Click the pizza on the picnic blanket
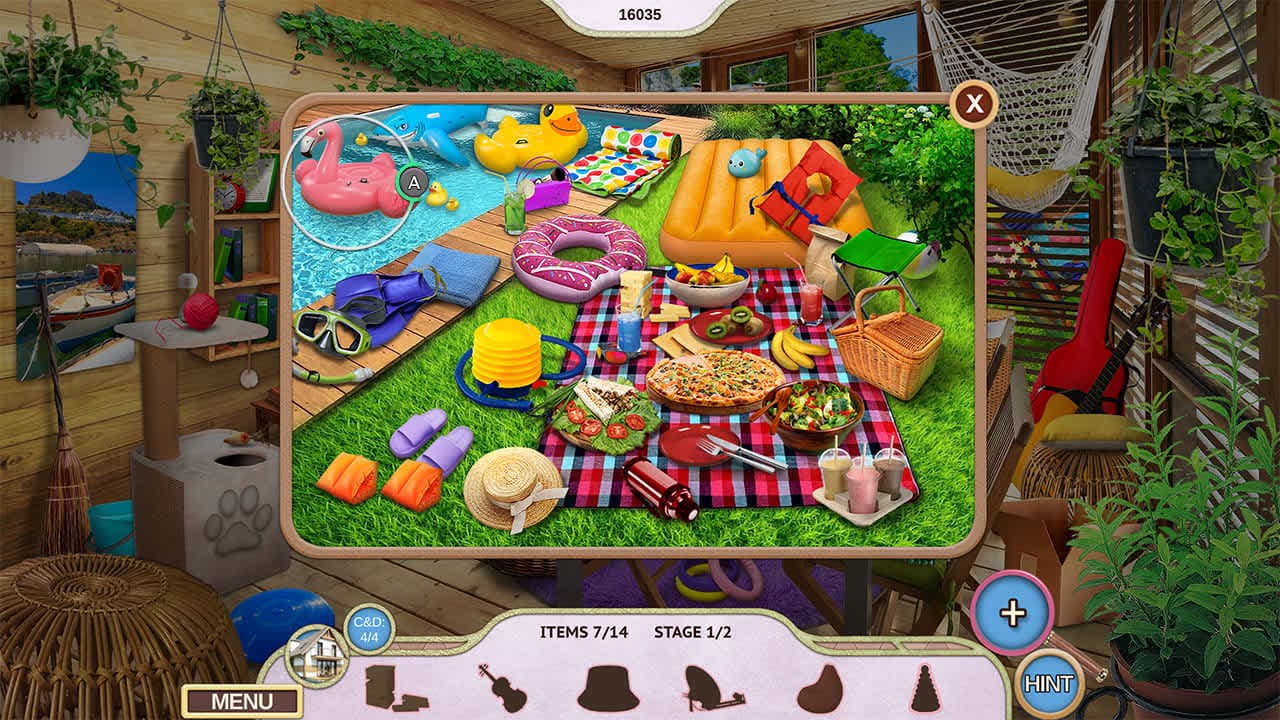This screenshot has width=1280, height=720. tap(716, 381)
